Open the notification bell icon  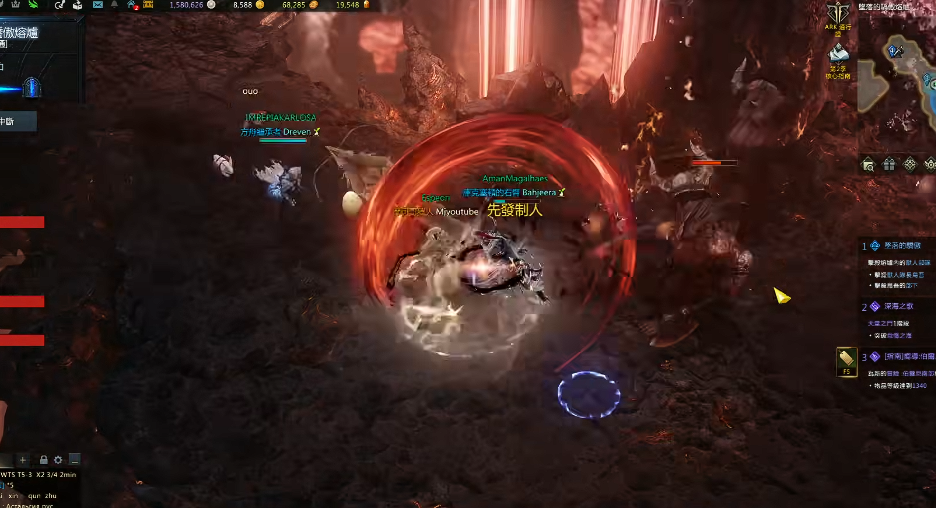[x=116, y=5]
